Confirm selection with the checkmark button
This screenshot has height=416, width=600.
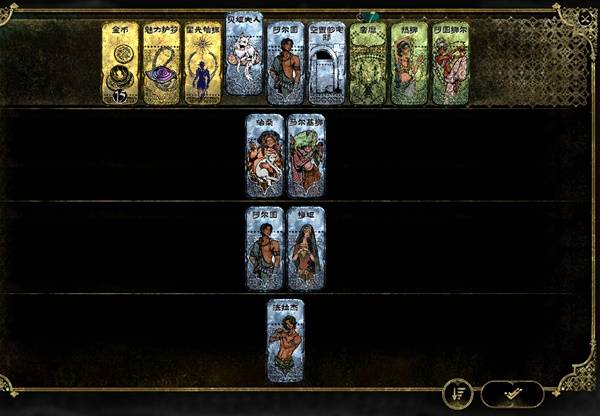click(512, 393)
